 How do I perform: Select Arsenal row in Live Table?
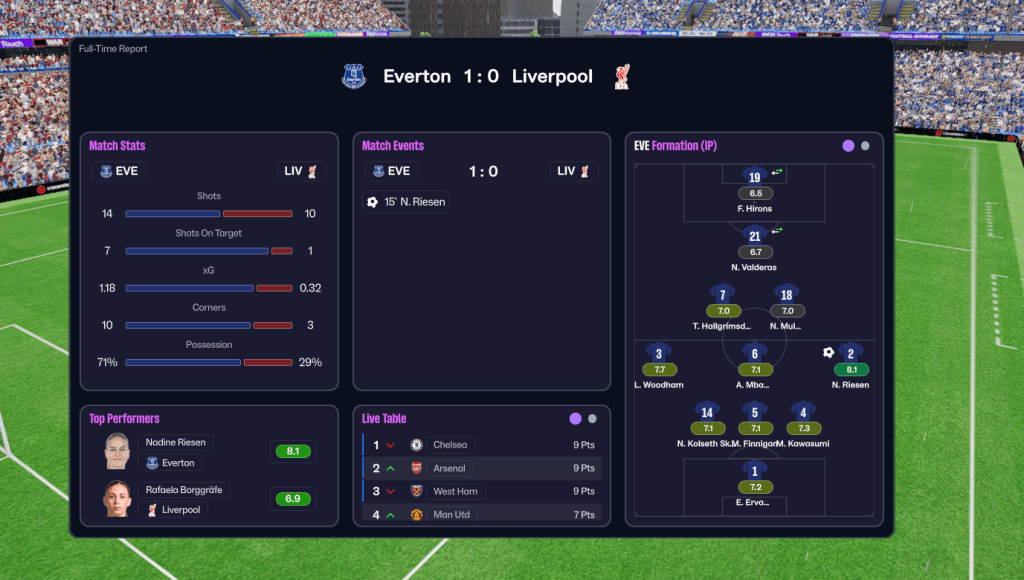pos(481,468)
